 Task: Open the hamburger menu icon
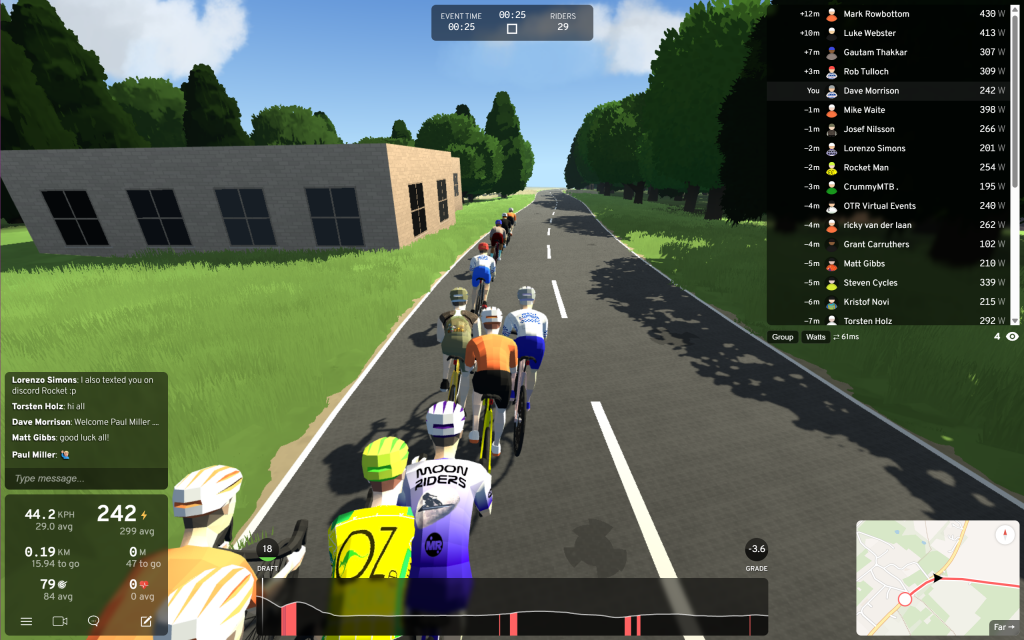coord(26,621)
